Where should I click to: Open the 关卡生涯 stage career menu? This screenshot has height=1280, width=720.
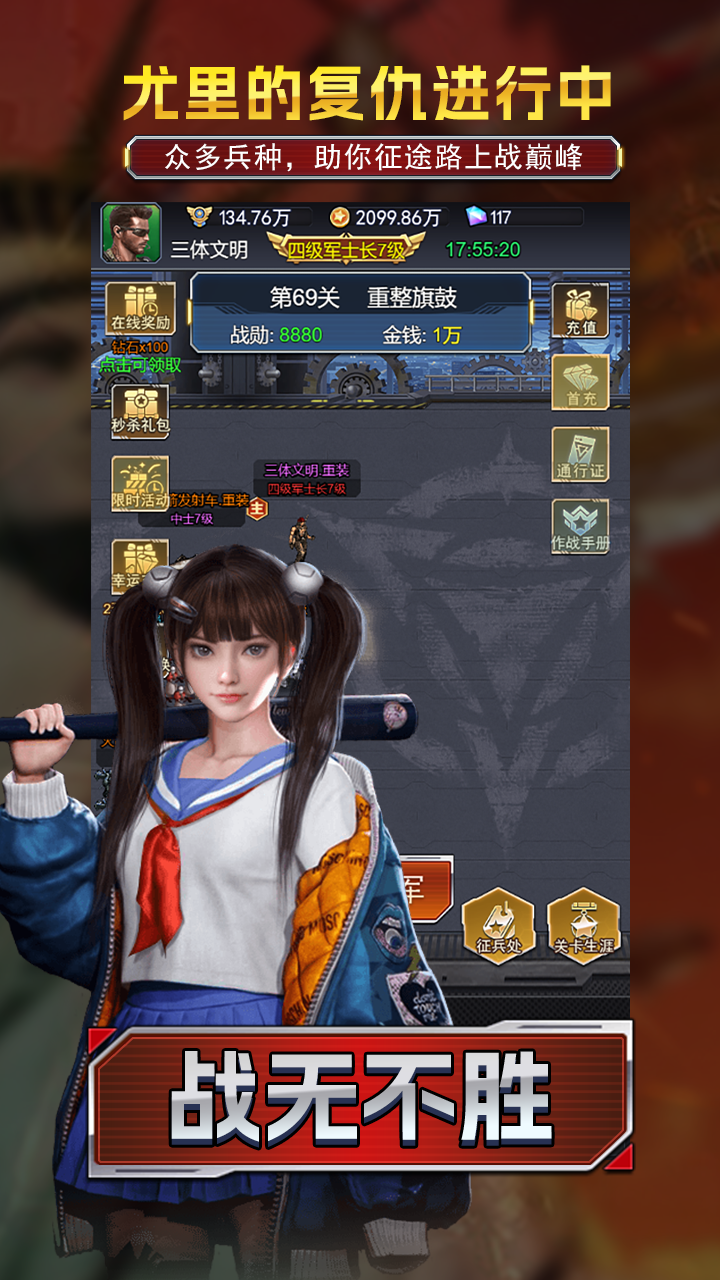pos(583,925)
